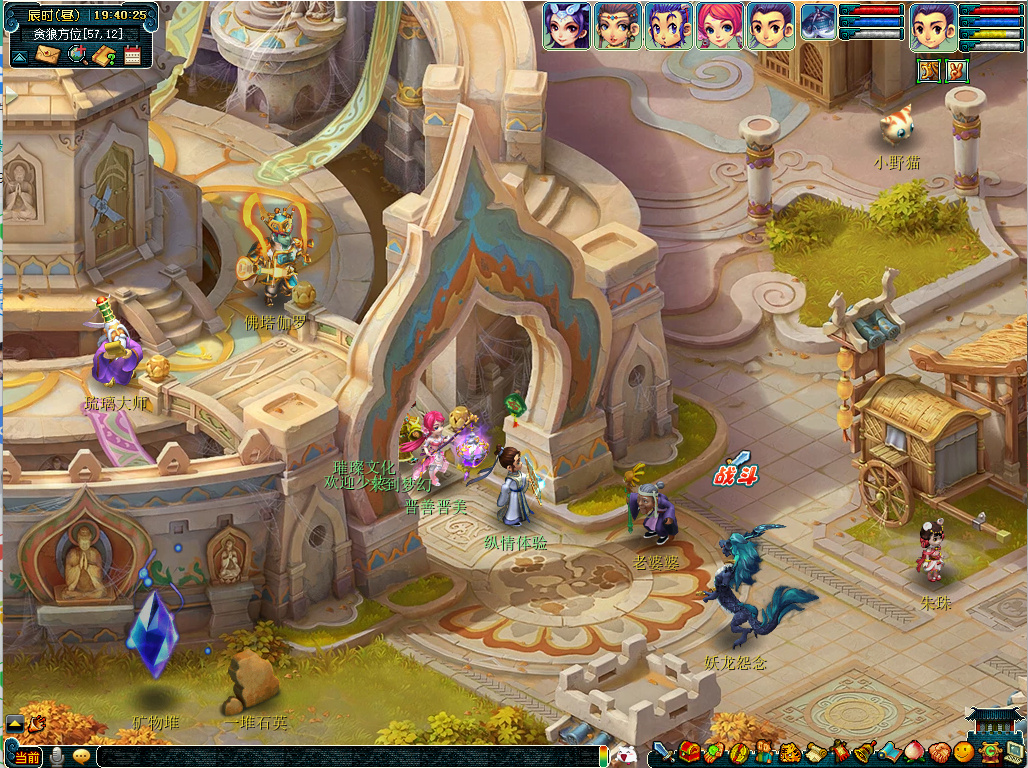
Task: Select the brown-haired headband team portrait
Action: 617,26
